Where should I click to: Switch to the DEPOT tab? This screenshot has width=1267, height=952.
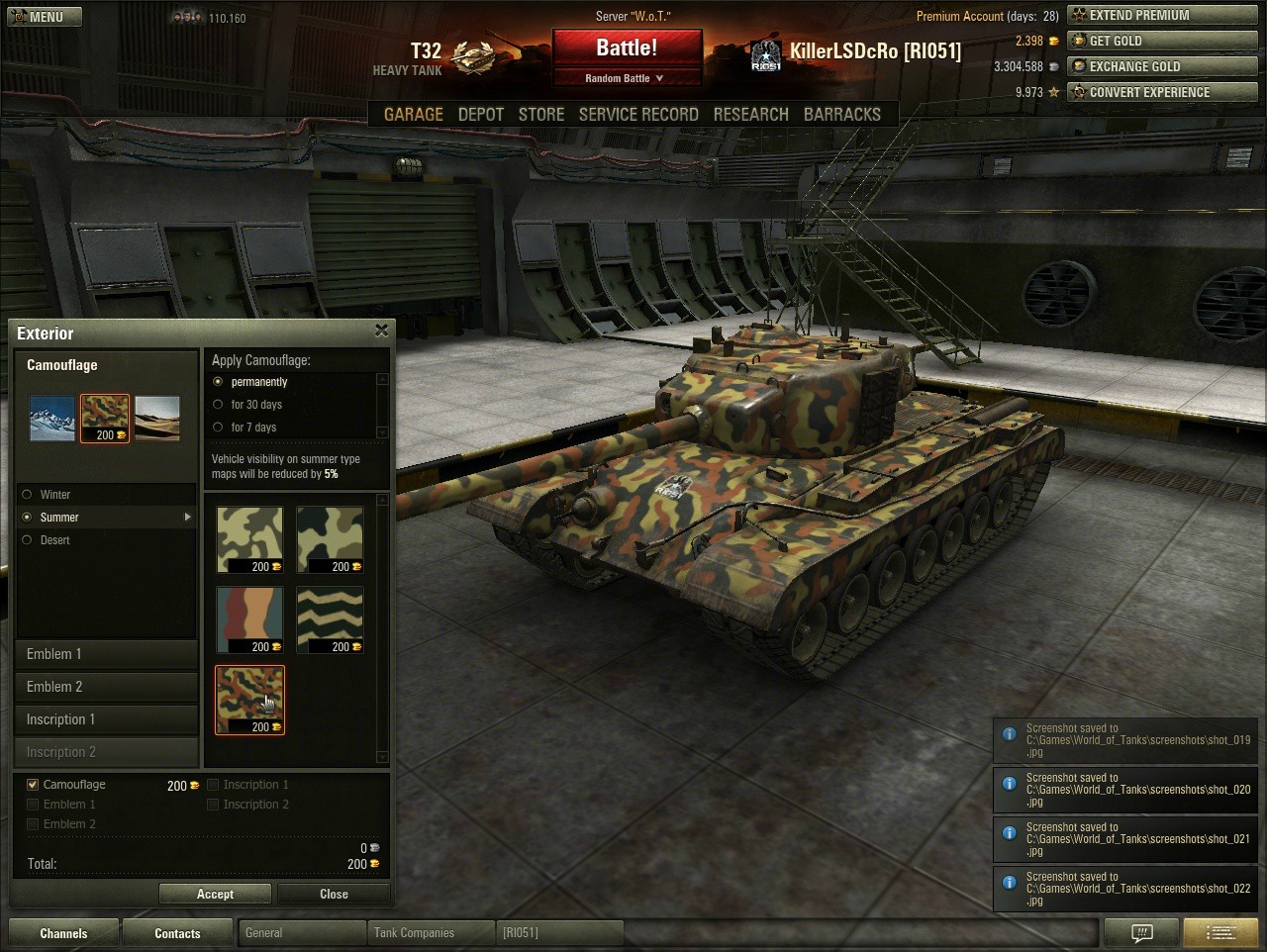tap(481, 115)
